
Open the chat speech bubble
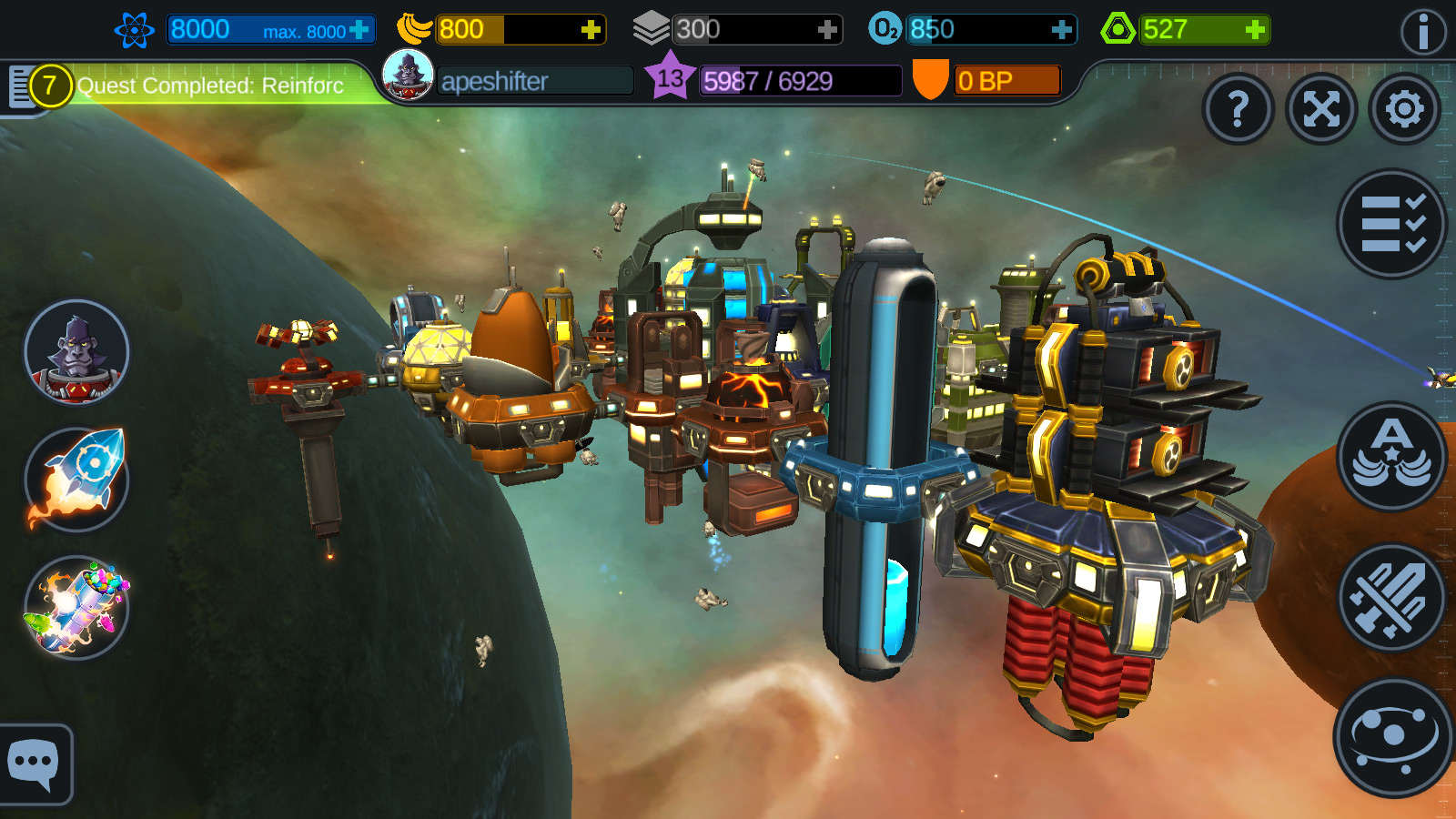34,764
